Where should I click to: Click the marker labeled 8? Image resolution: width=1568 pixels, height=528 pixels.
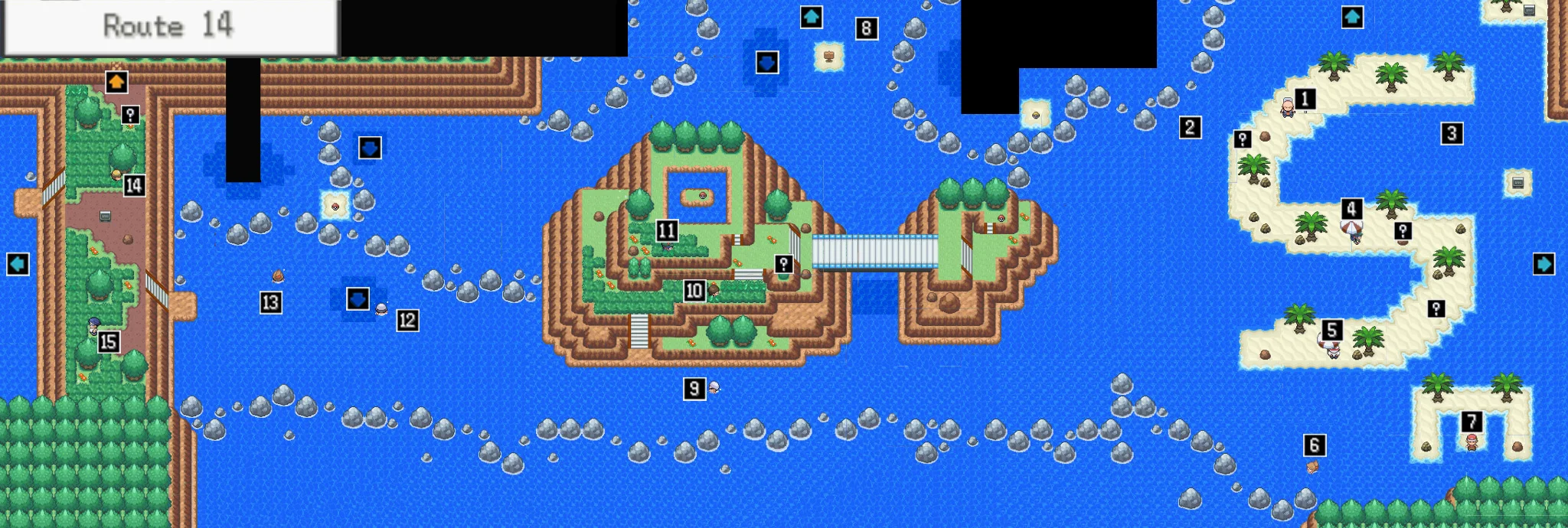pyautogui.click(x=866, y=29)
